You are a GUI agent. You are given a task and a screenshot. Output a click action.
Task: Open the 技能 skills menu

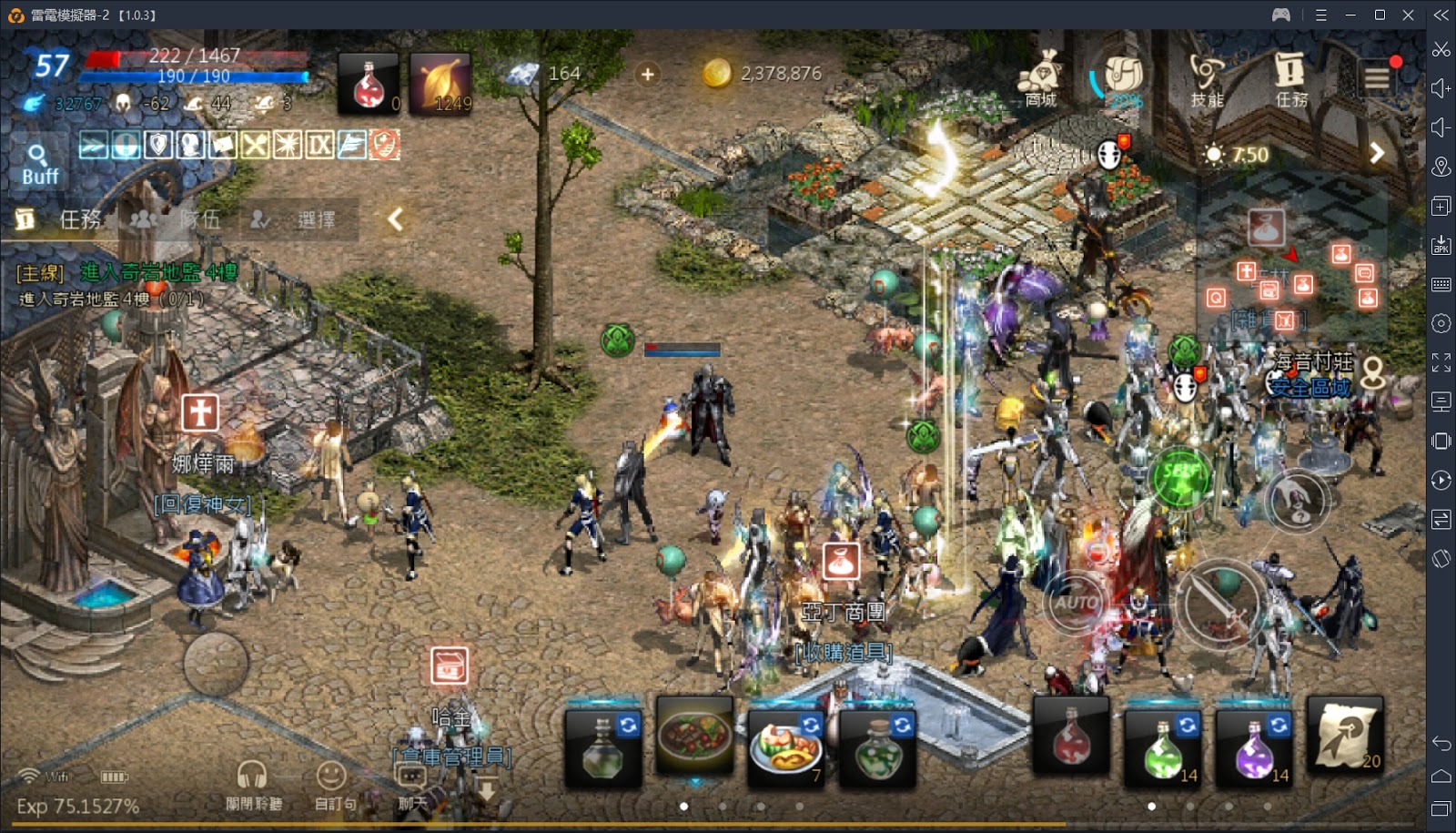pos(1207,78)
